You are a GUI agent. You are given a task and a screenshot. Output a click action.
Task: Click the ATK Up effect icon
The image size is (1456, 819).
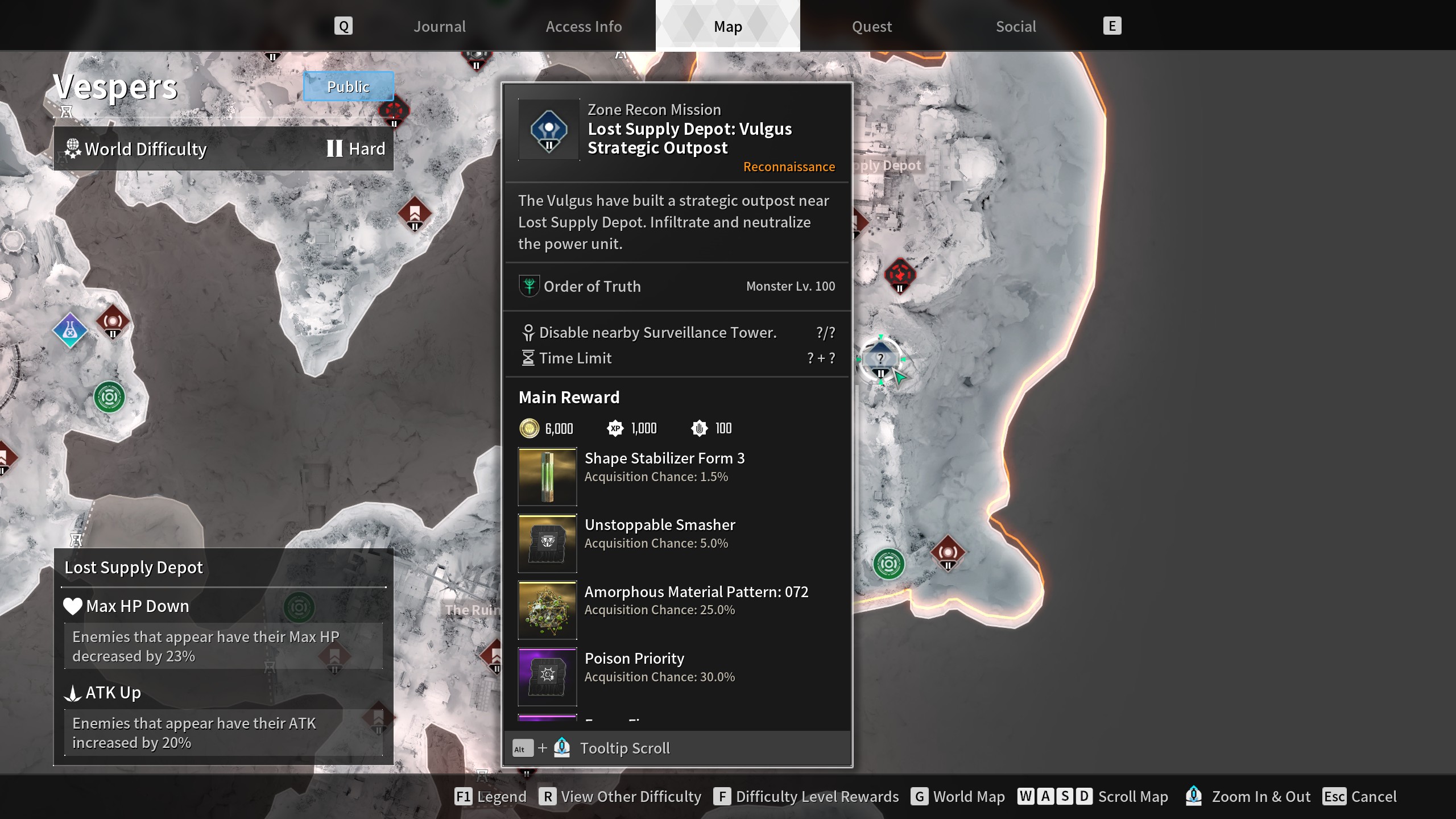pos(73,693)
